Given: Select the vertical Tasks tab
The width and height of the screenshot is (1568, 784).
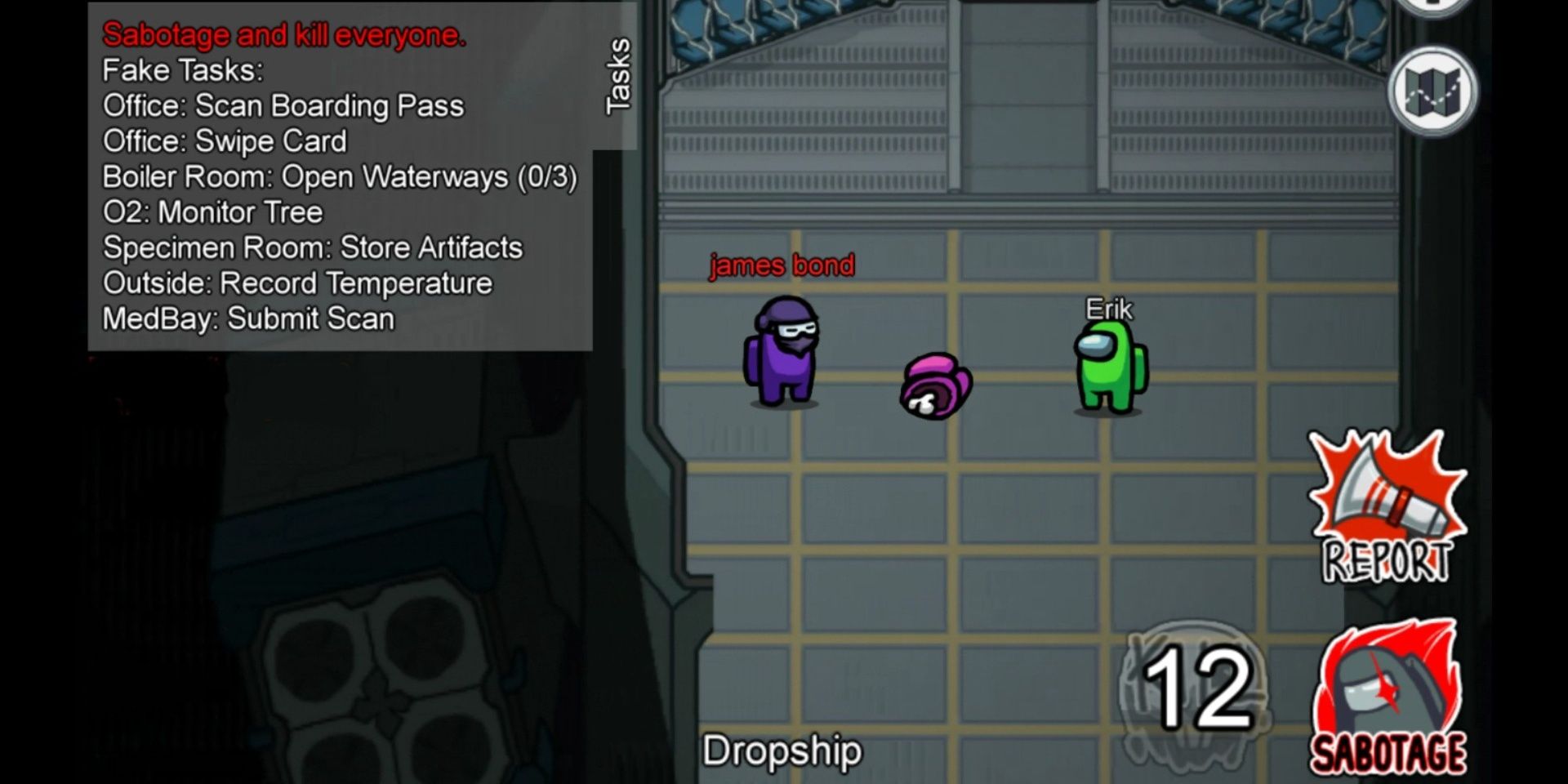Looking at the screenshot, I should tap(617, 73).
